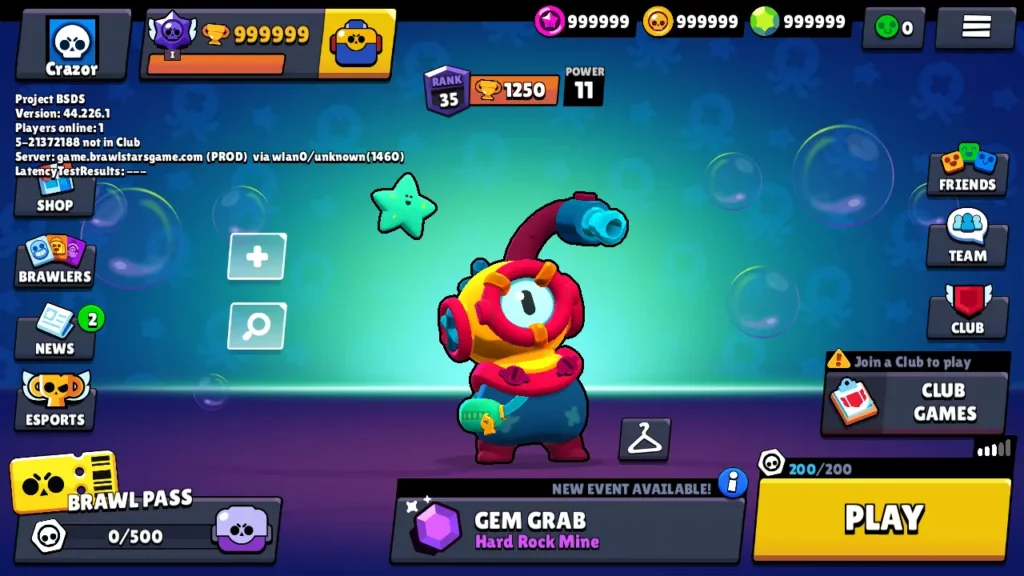Click the plus button beside the brawler
The image size is (1024, 576).
coord(257,257)
